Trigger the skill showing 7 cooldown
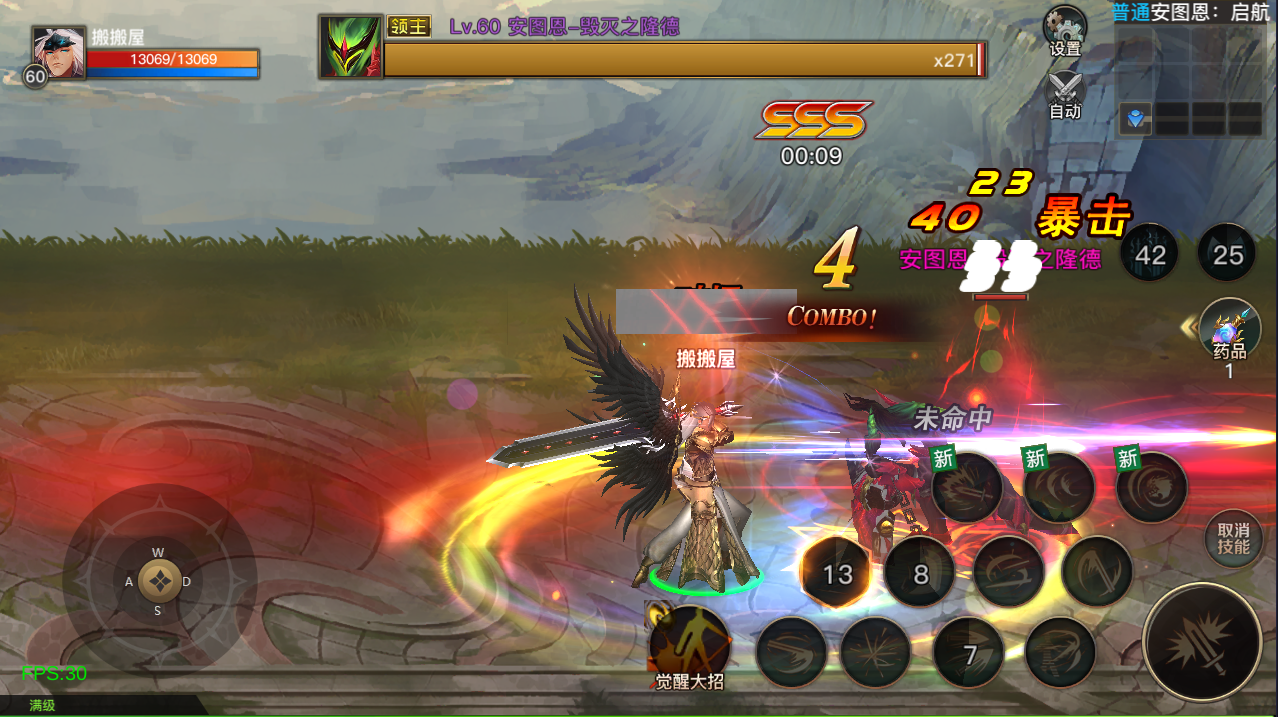 click(969, 654)
